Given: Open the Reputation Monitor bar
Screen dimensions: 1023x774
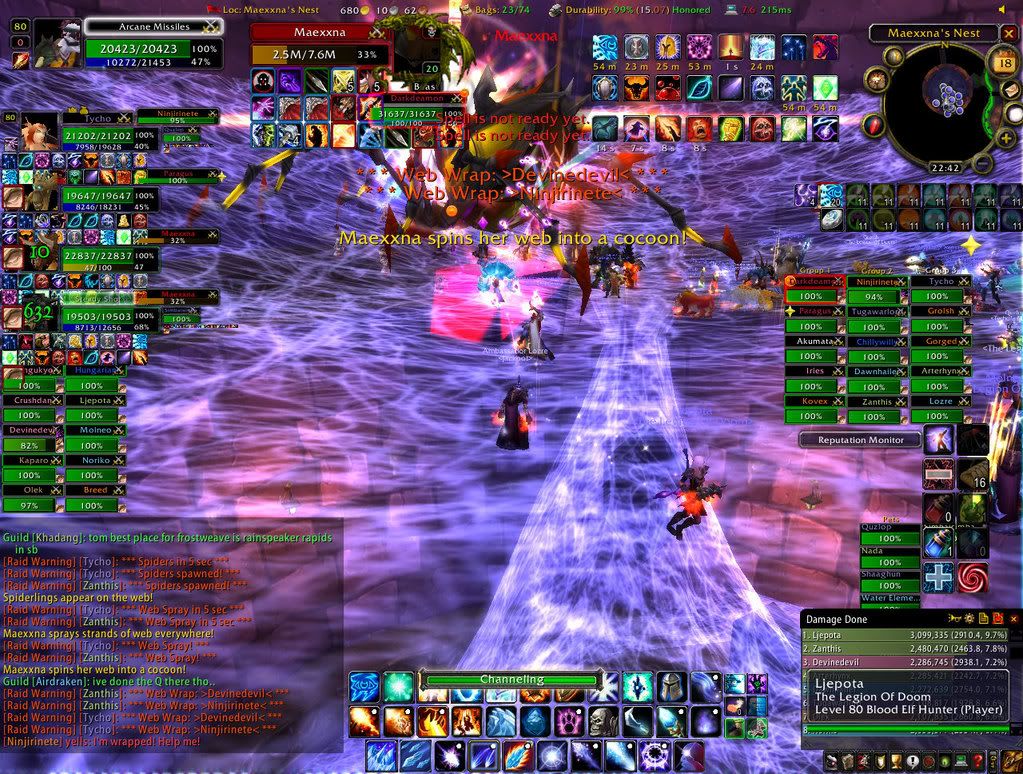Looking at the screenshot, I should click(861, 440).
